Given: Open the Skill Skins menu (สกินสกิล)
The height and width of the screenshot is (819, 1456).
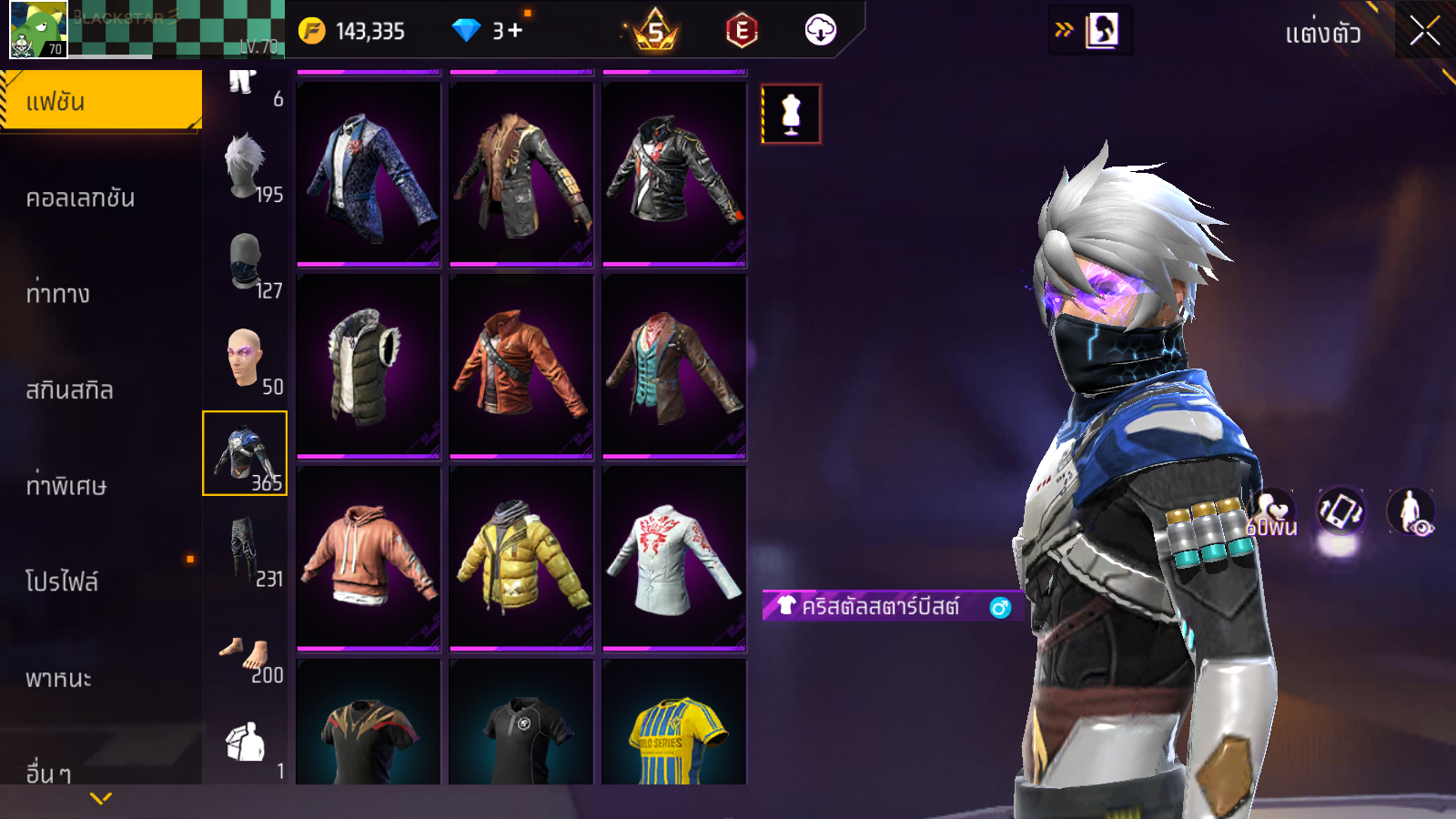Looking at the screenshot, I should pyautogui.click(x=69, y=390).
